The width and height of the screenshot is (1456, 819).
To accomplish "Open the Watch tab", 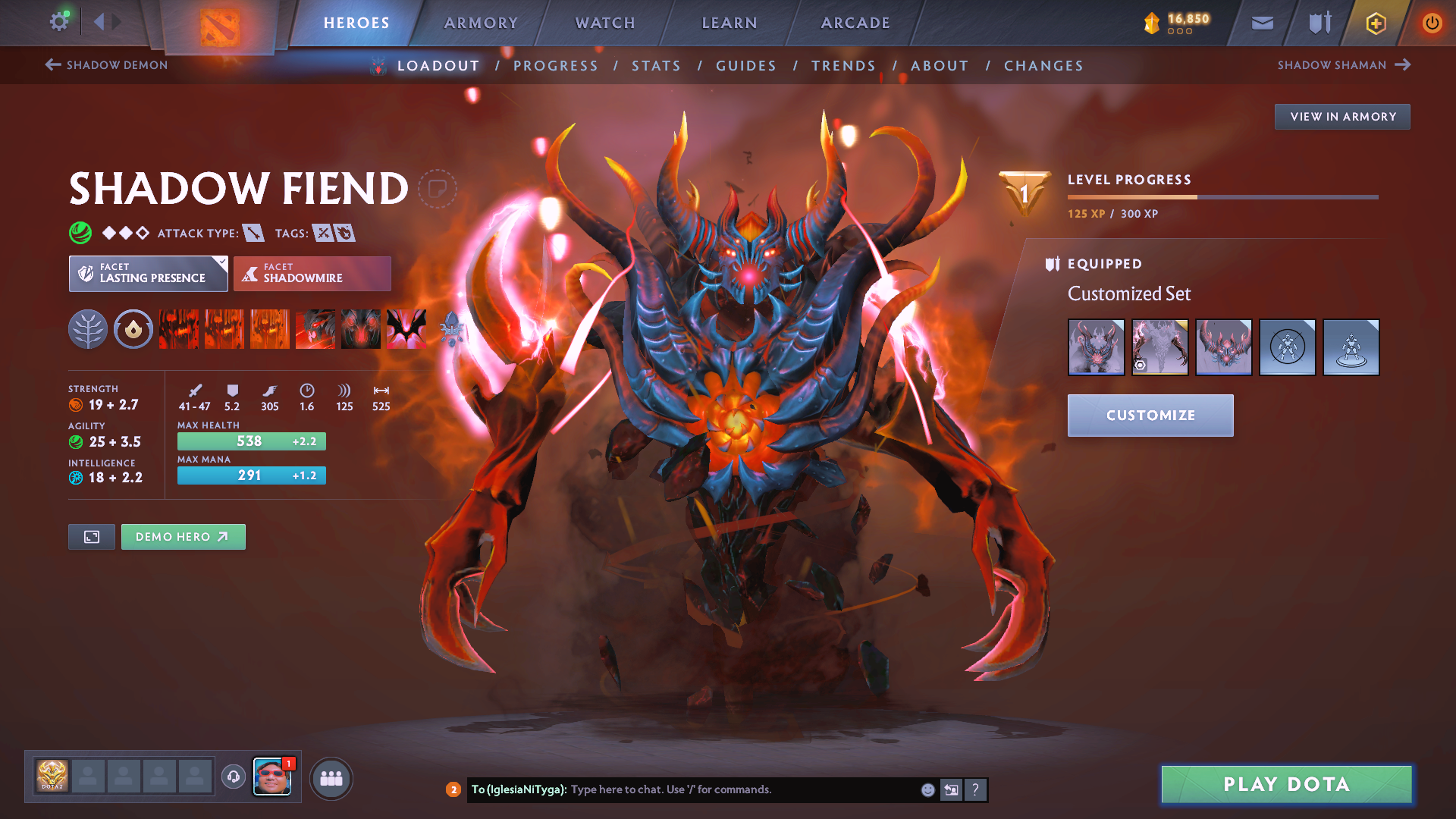I will 605,23.
